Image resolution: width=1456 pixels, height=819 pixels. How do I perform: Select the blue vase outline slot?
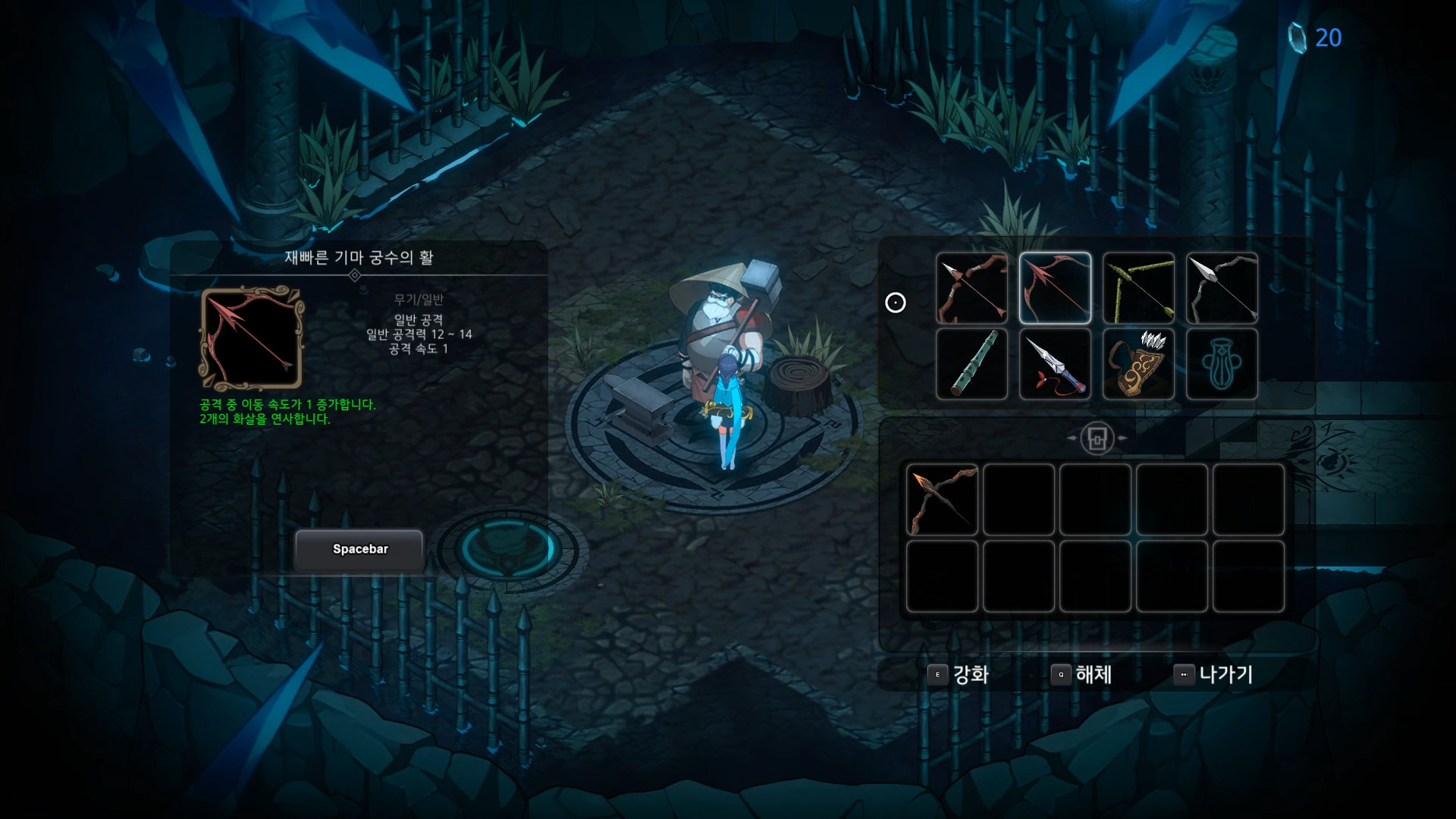pos(1222,364)
